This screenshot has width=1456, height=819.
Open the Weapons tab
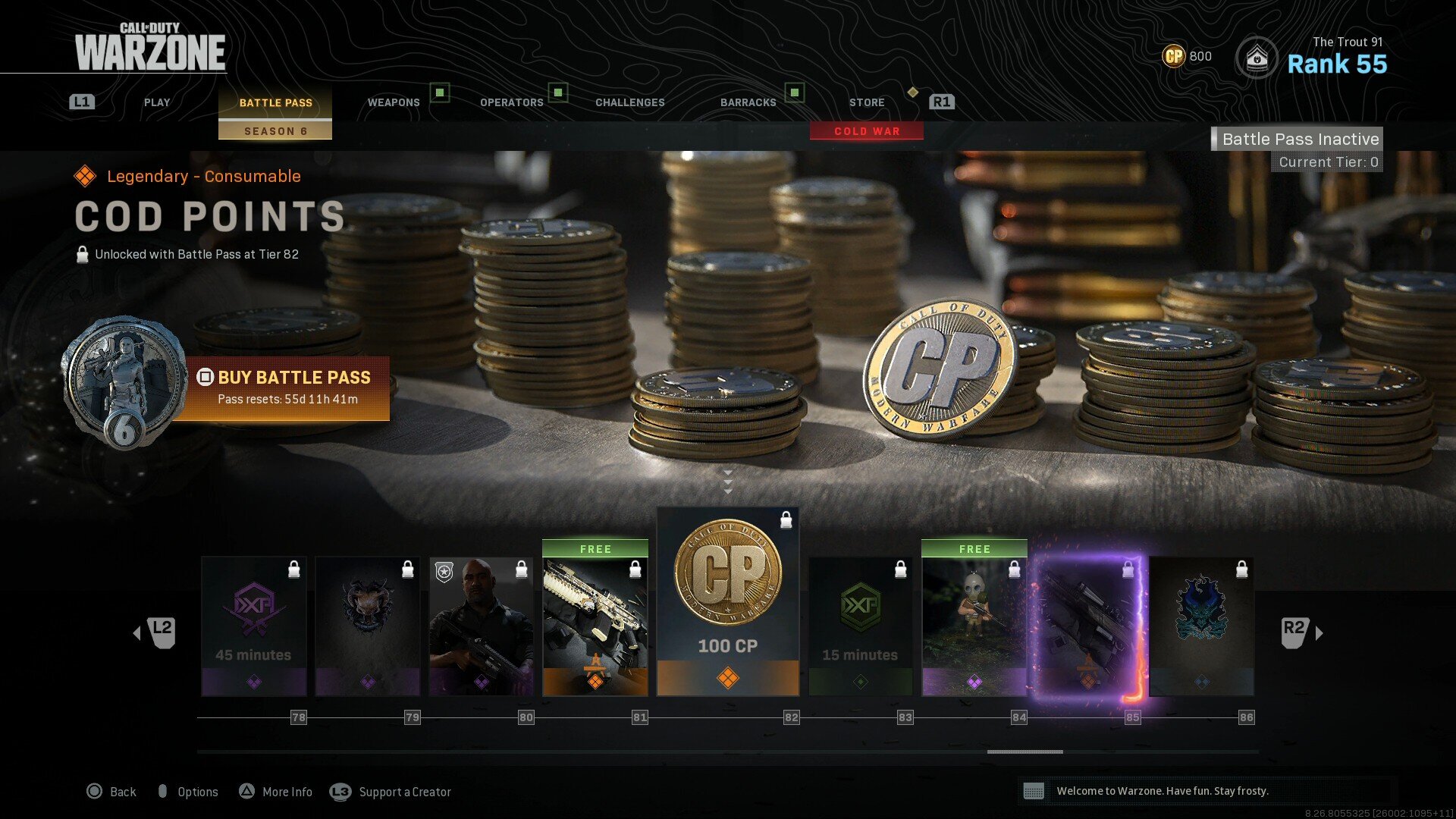click(394, 102)
